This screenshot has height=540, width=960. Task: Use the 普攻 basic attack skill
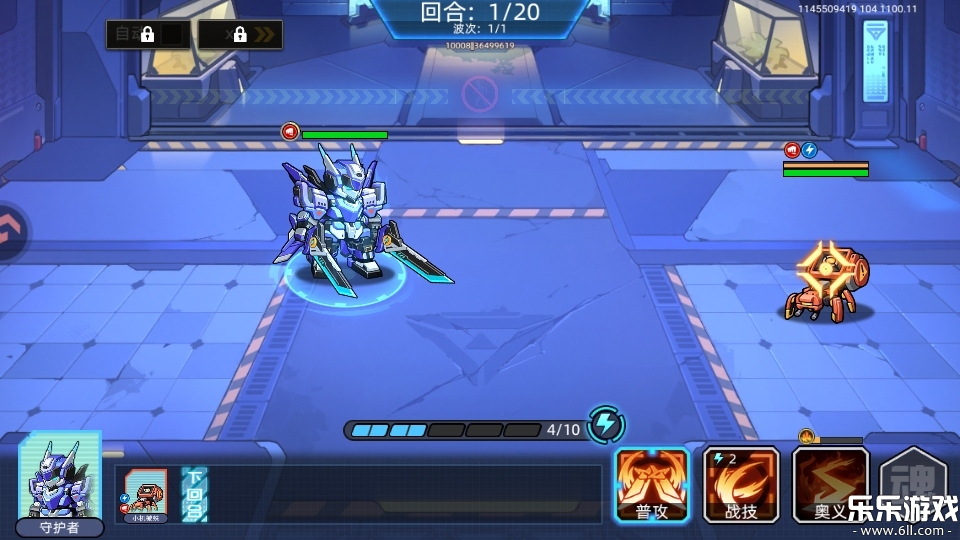[652, 484]
